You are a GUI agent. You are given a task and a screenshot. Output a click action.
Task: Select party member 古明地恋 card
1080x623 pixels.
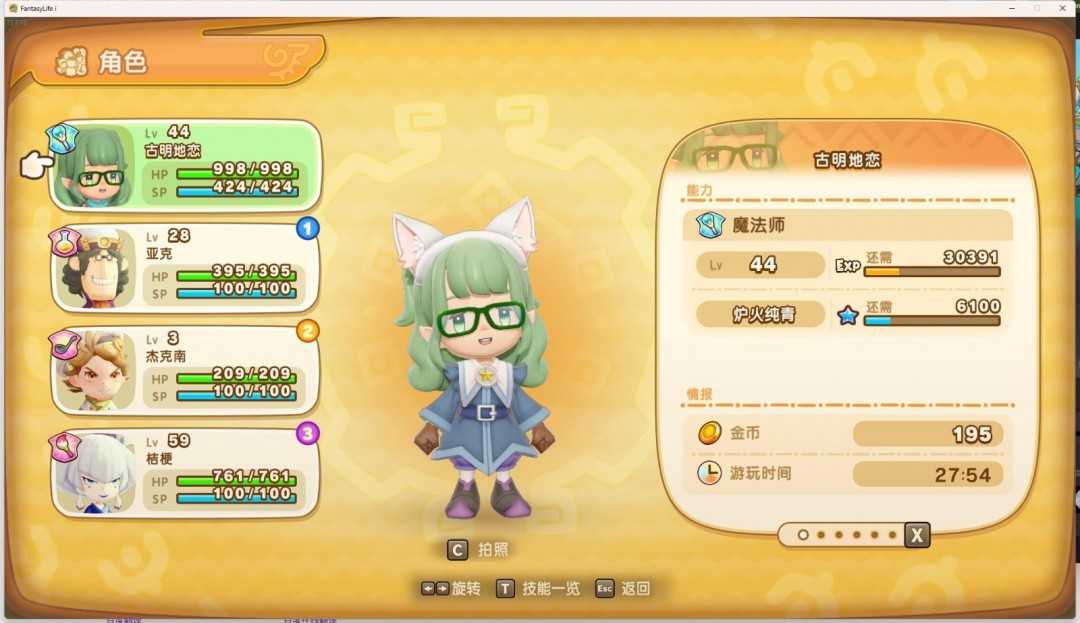tap(185, 165)
